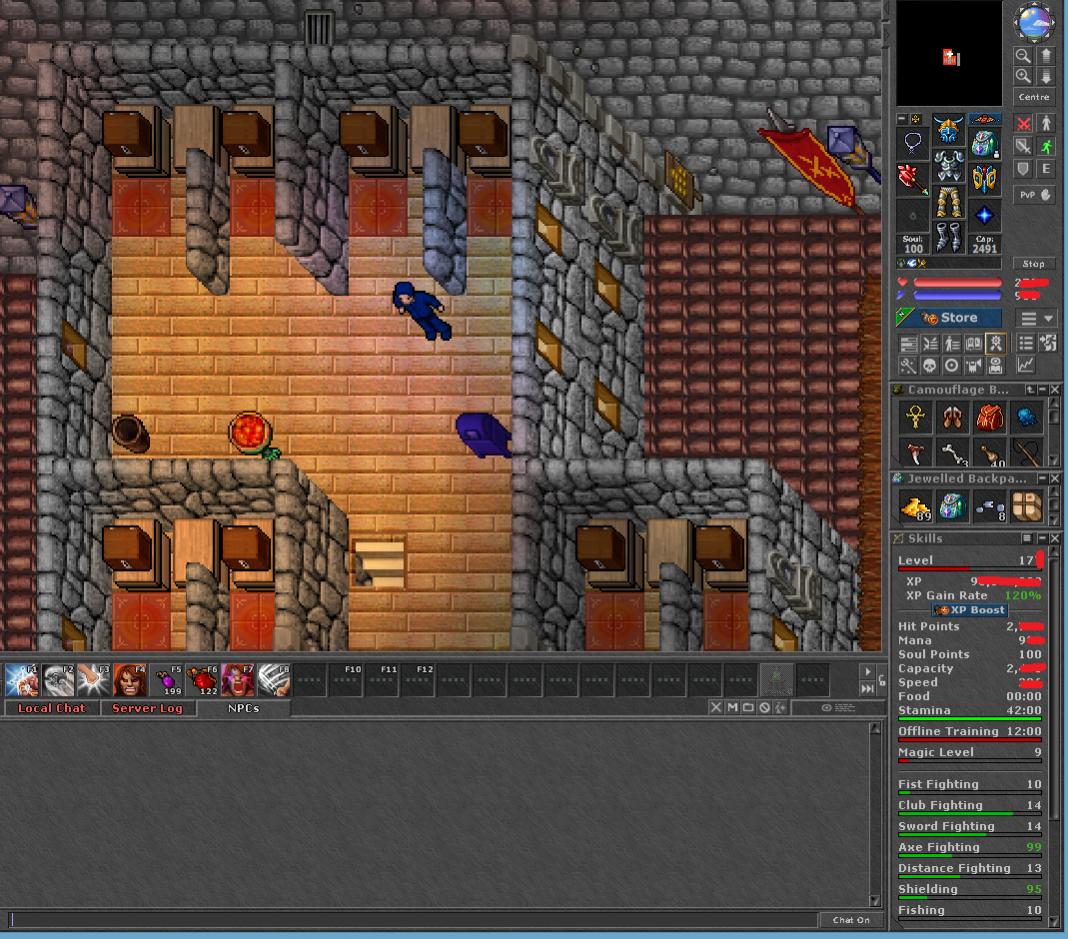This screenshot has width=1068, height=939.
Task: Click the horned helmet equipment slot
Action: (948, 131)
